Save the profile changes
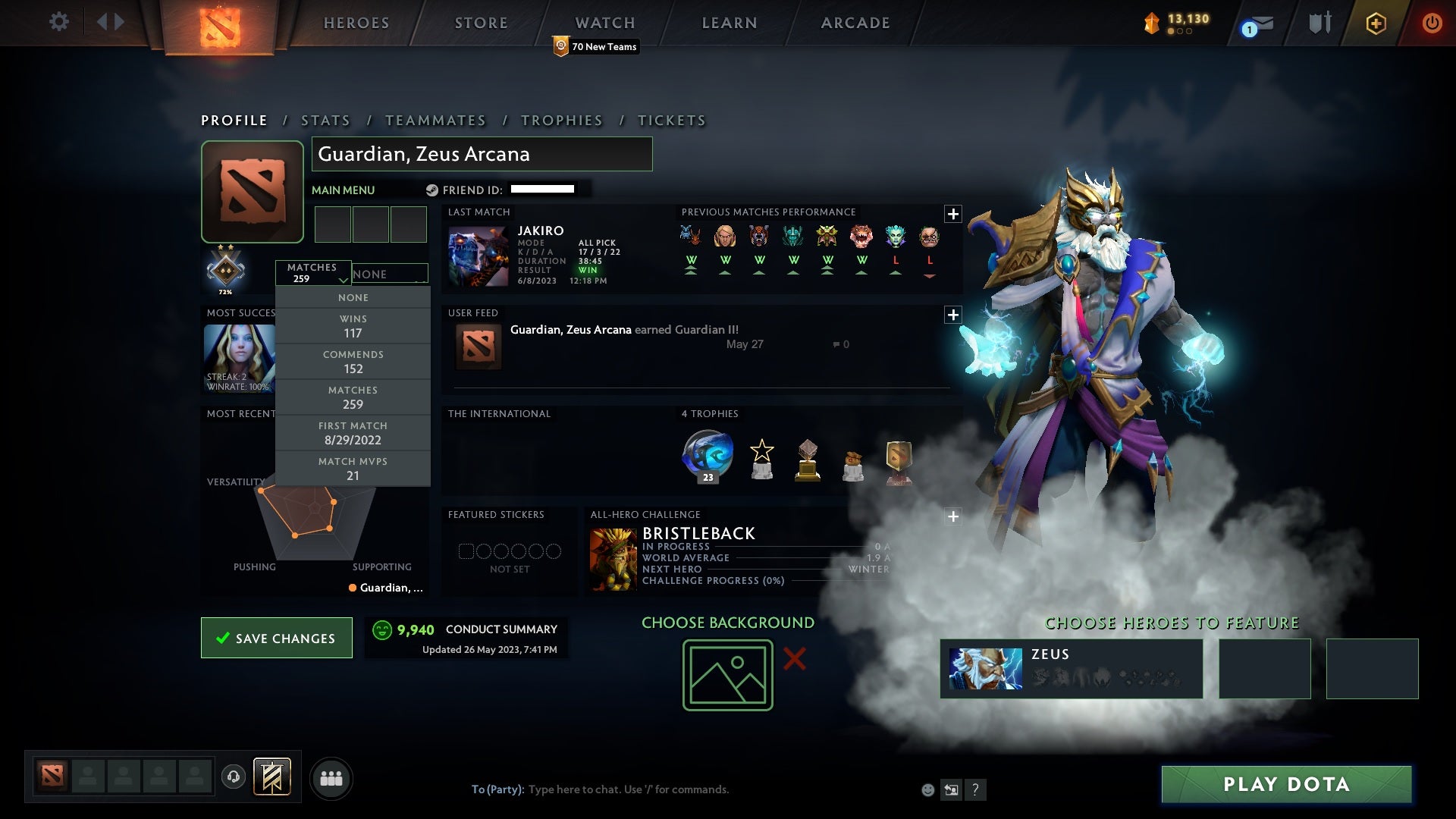Viewport: 1456px width, 819px height. (277, 638)
